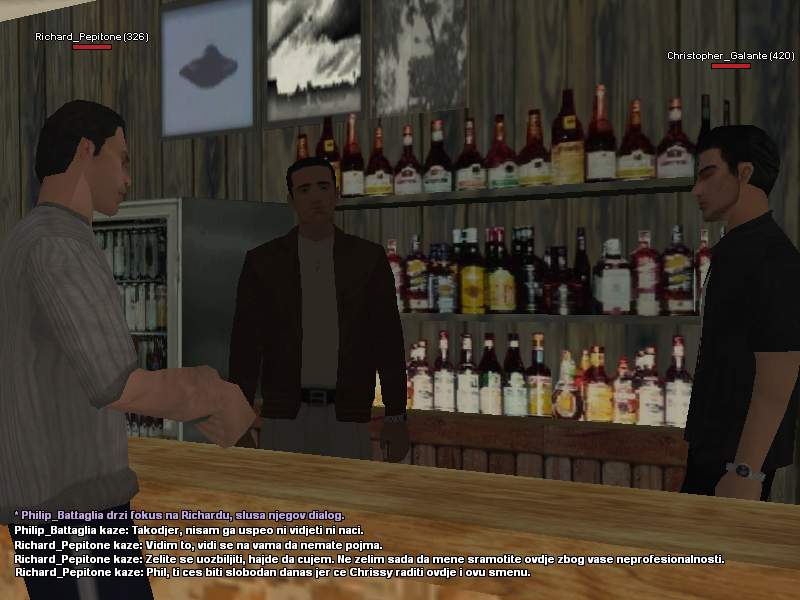Select Philip_Battaglia's "Takodjer" chat message
This screenshot has height=600, width=800.
(x=189, y=530)
